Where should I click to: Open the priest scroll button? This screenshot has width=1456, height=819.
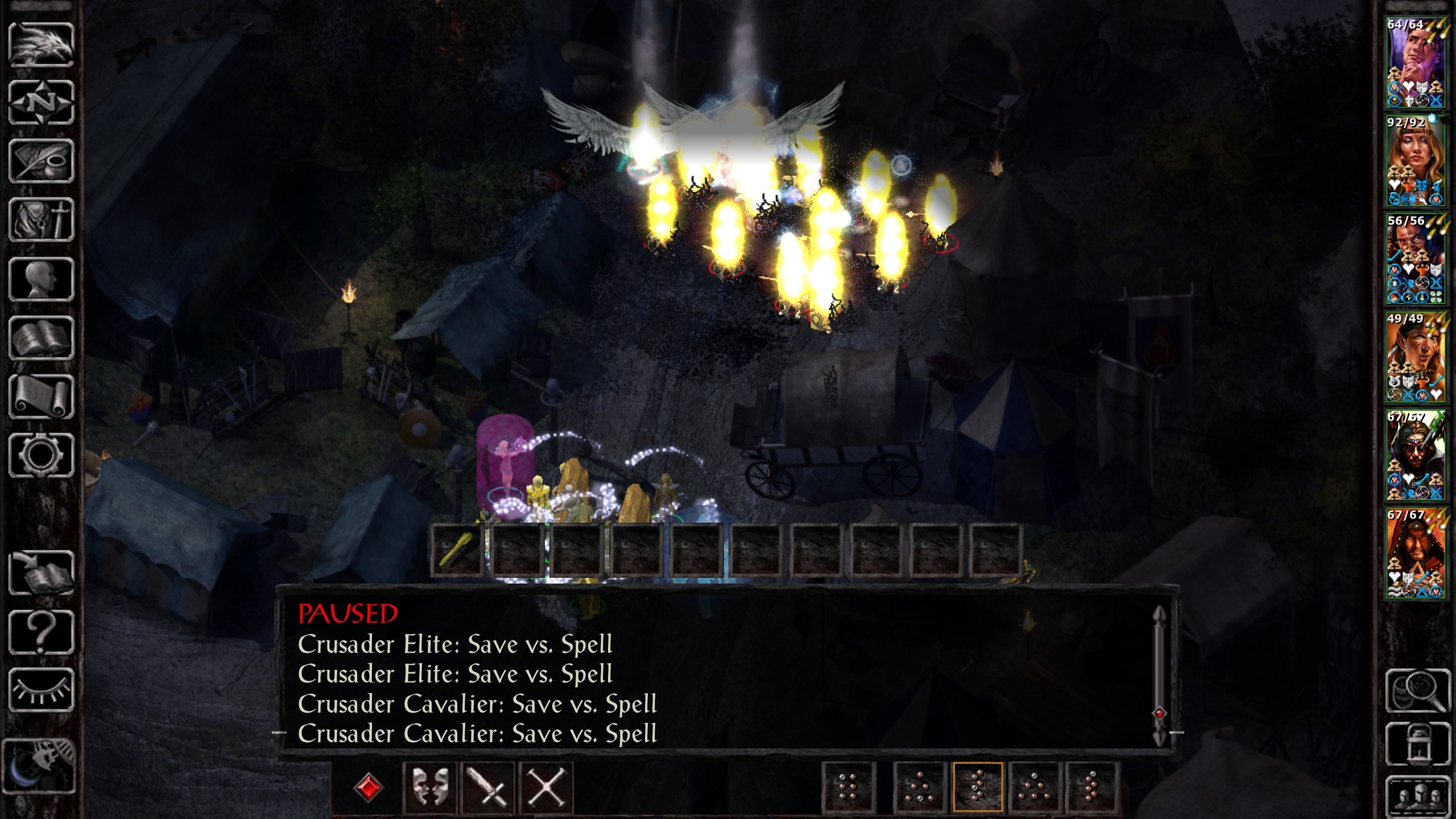(42, 397)
